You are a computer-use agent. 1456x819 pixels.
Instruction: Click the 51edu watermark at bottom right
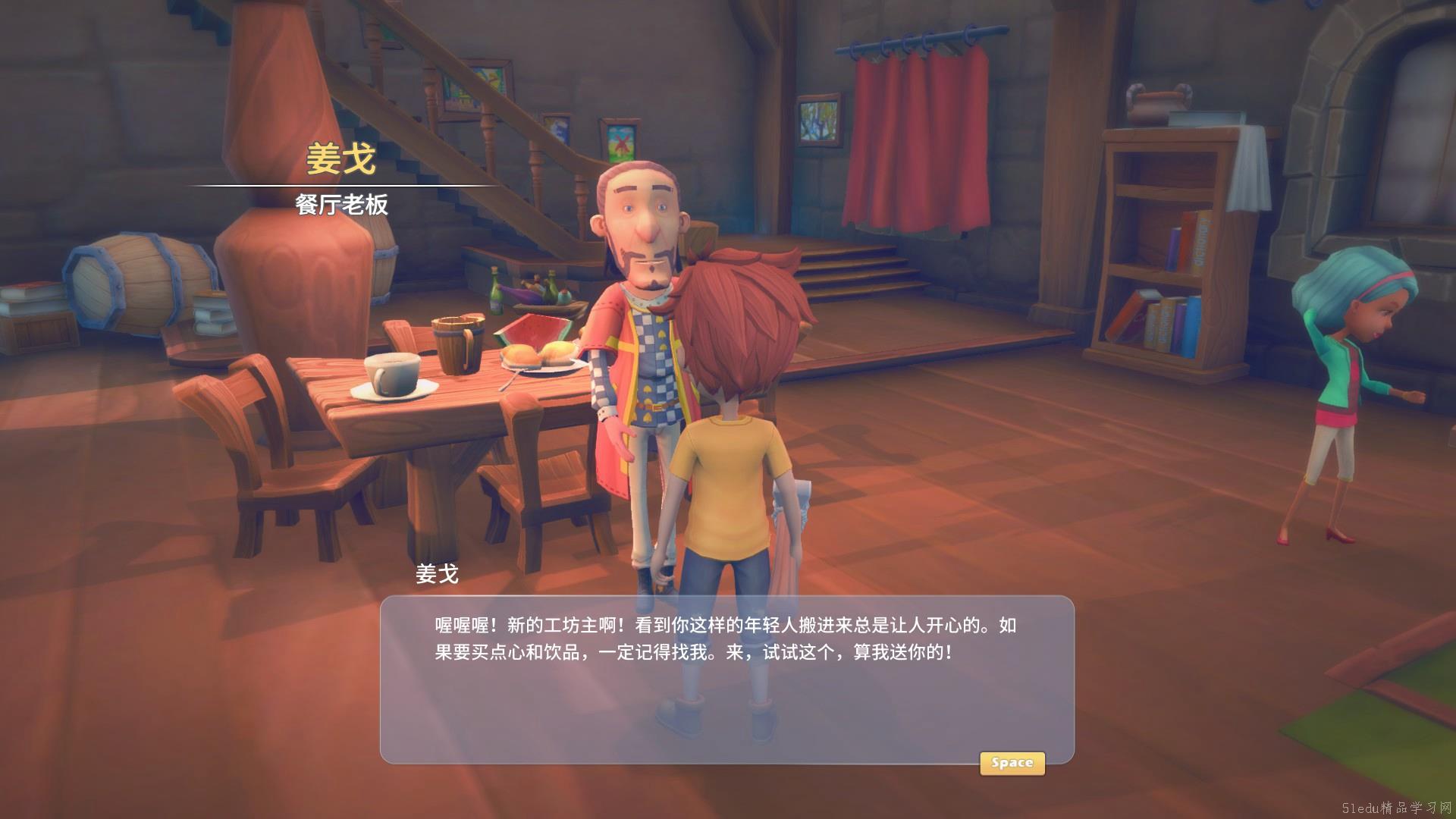1395,806
